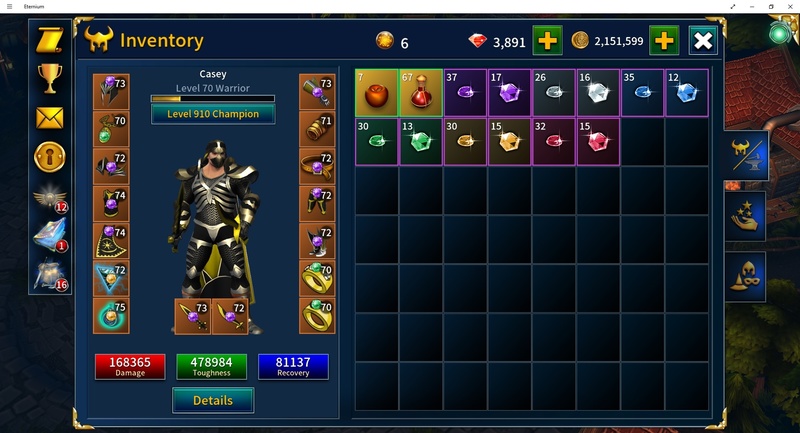Open the mail envelope menu

[49, 117]
